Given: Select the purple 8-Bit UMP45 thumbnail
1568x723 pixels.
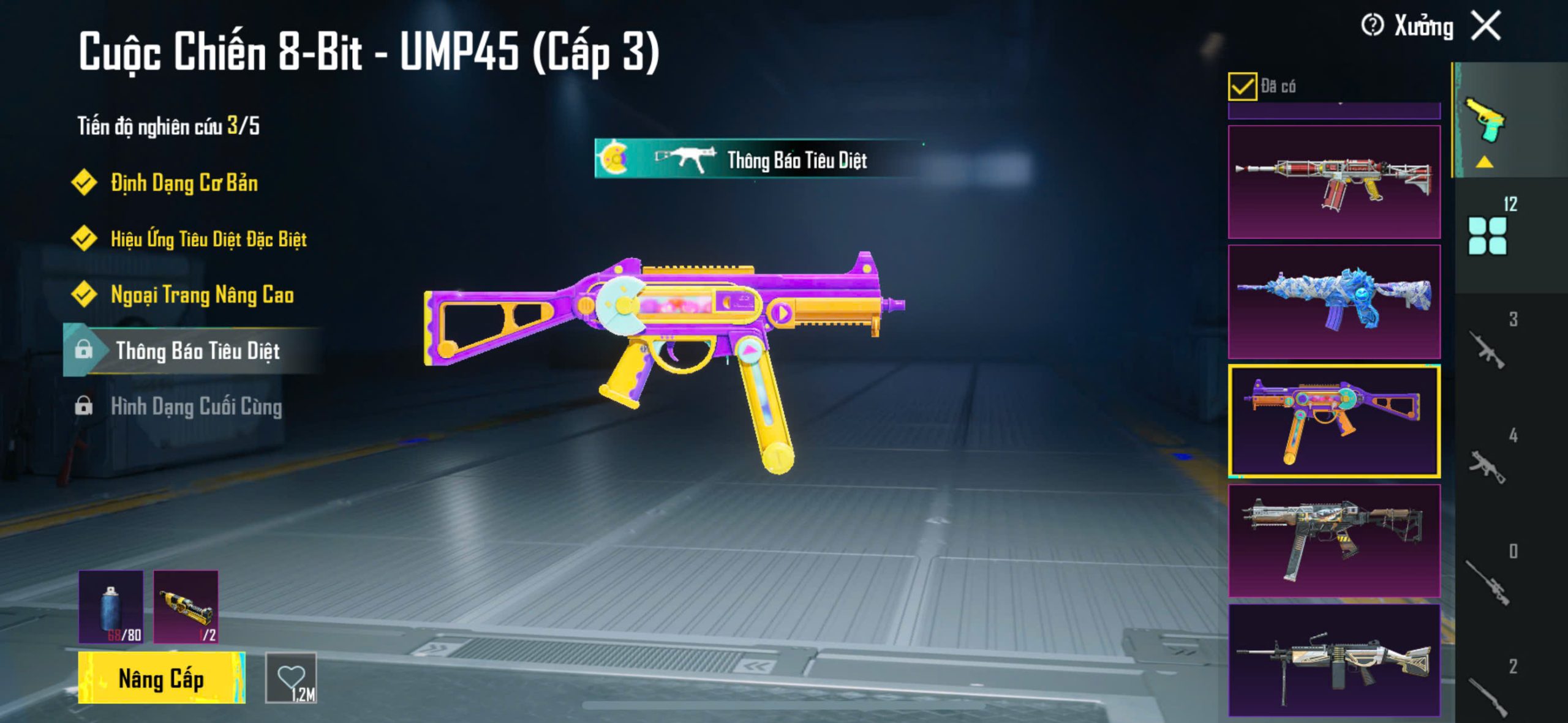Looking at the screenshot, I should 1334,421.
